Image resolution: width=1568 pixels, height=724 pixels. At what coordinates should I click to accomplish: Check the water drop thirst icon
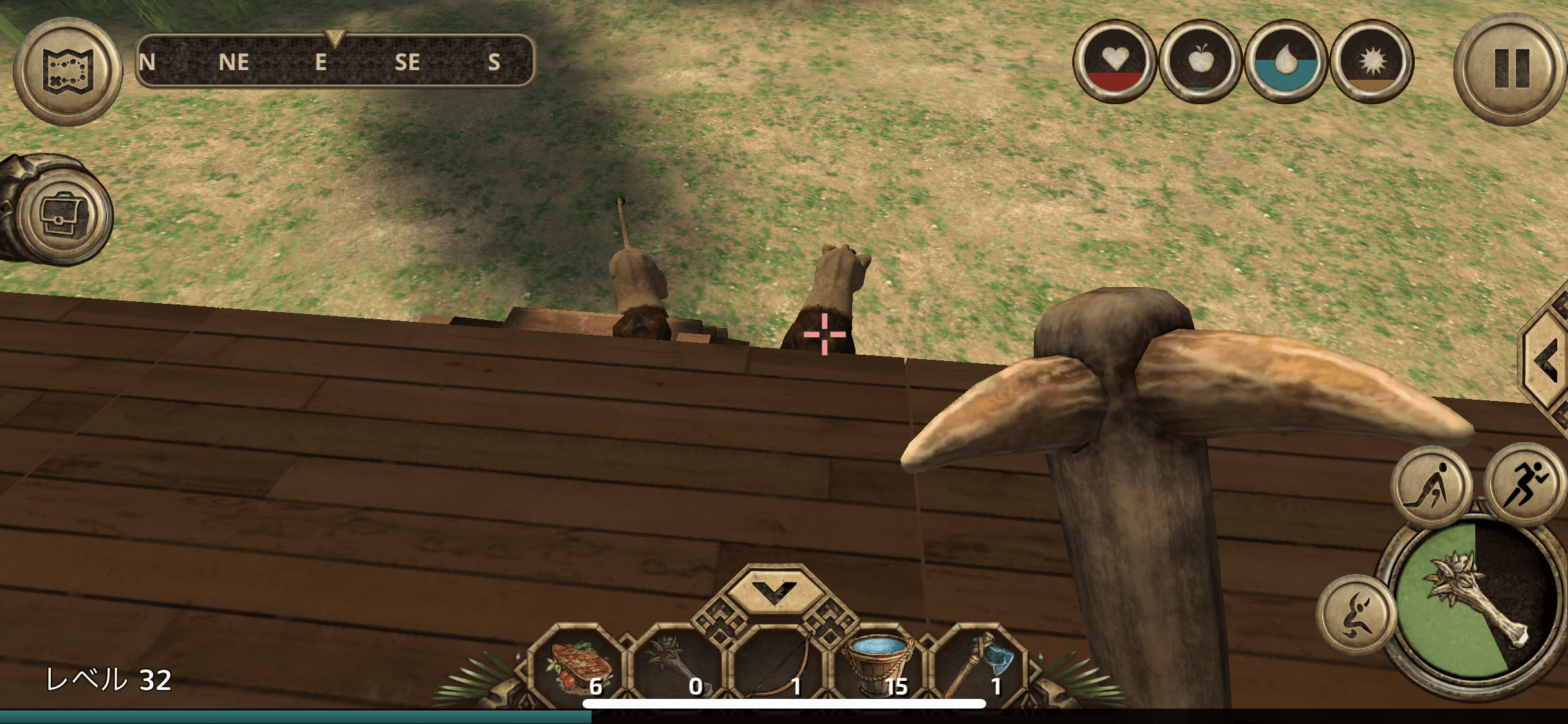pyautogui.click(x=1285, y=62)
